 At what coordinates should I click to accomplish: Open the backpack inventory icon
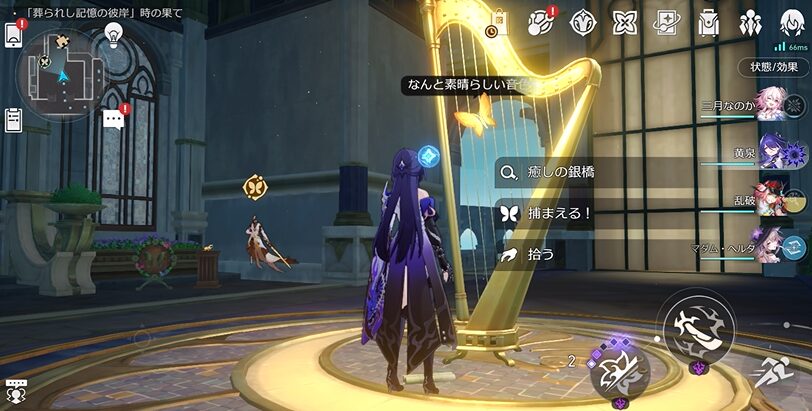coord(709,22)
